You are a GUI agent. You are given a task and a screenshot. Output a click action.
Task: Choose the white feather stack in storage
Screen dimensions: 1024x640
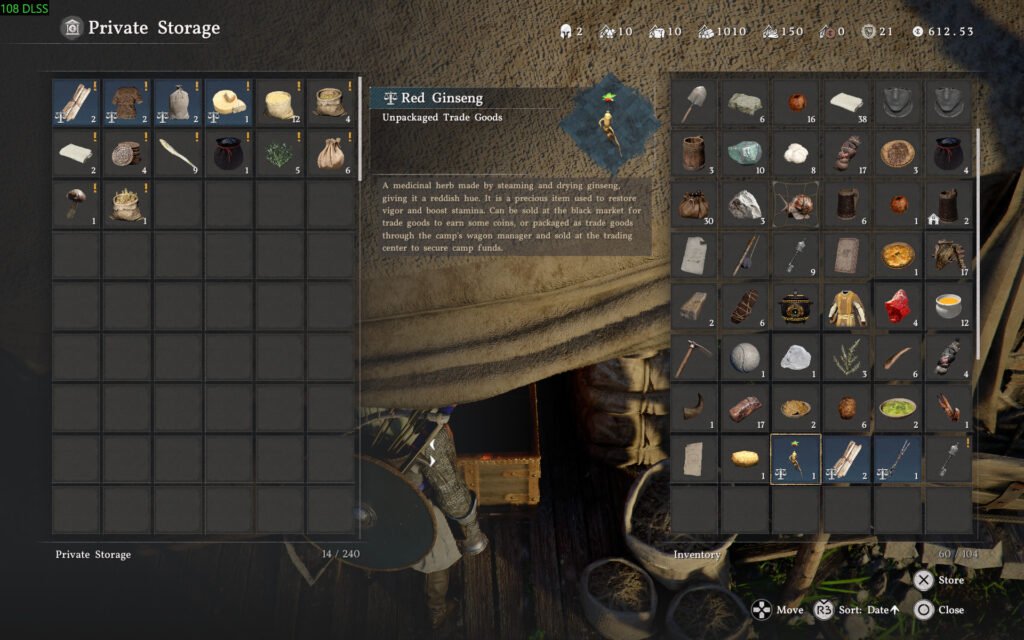click(178, 154)
